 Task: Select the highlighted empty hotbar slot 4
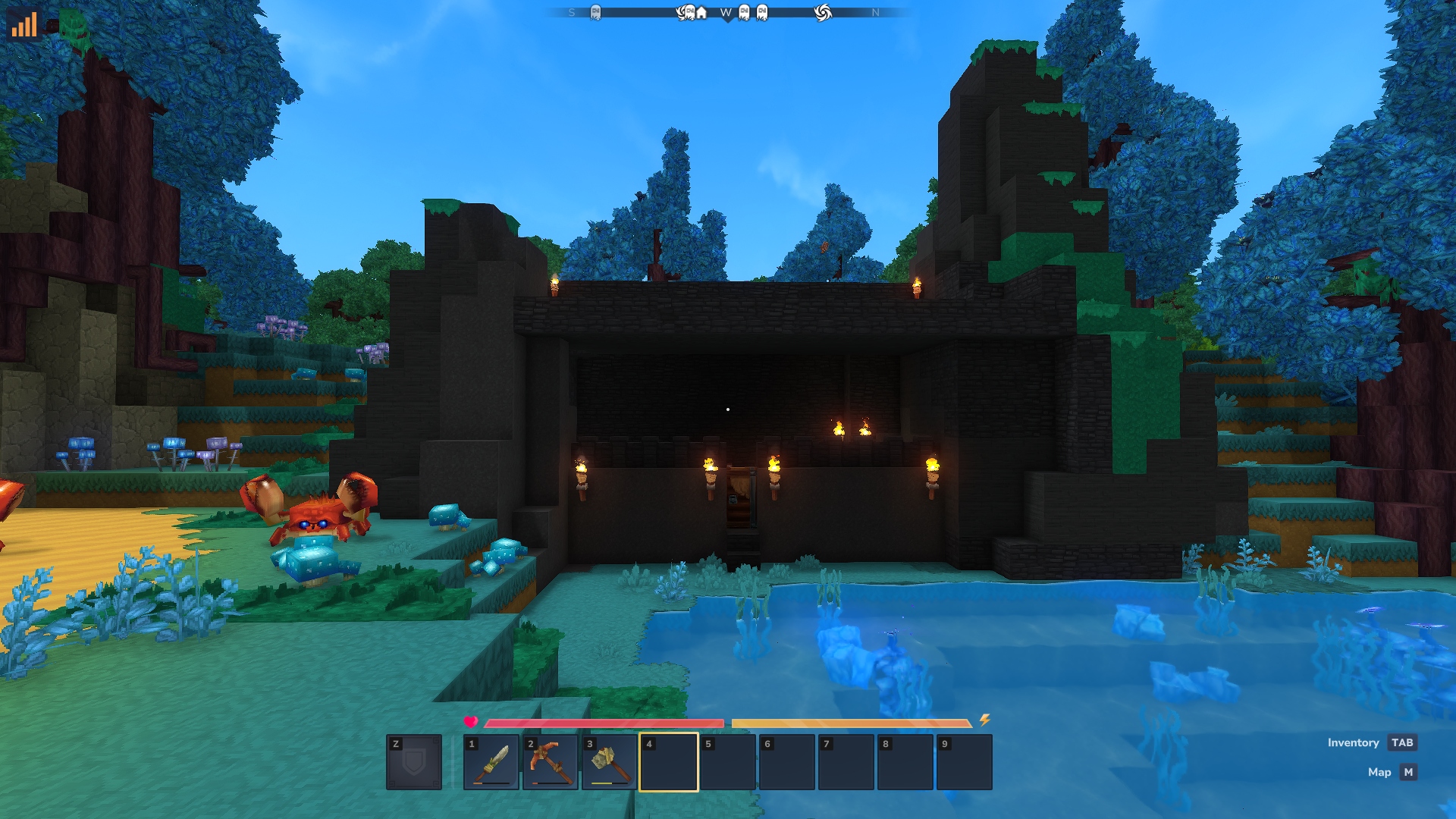(669, 762)
